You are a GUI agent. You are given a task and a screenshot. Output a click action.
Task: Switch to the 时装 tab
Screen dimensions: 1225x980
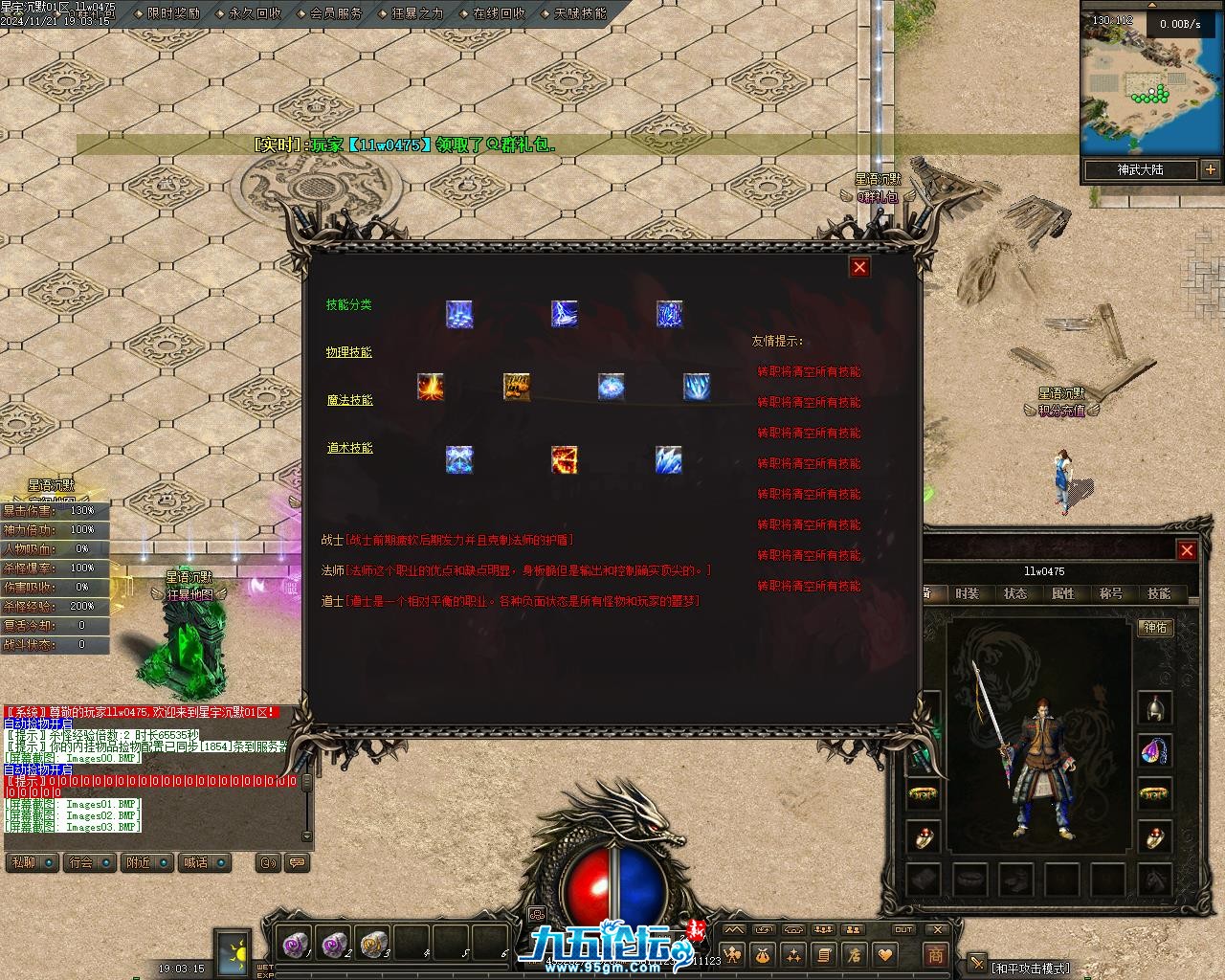tap(968, 593)
